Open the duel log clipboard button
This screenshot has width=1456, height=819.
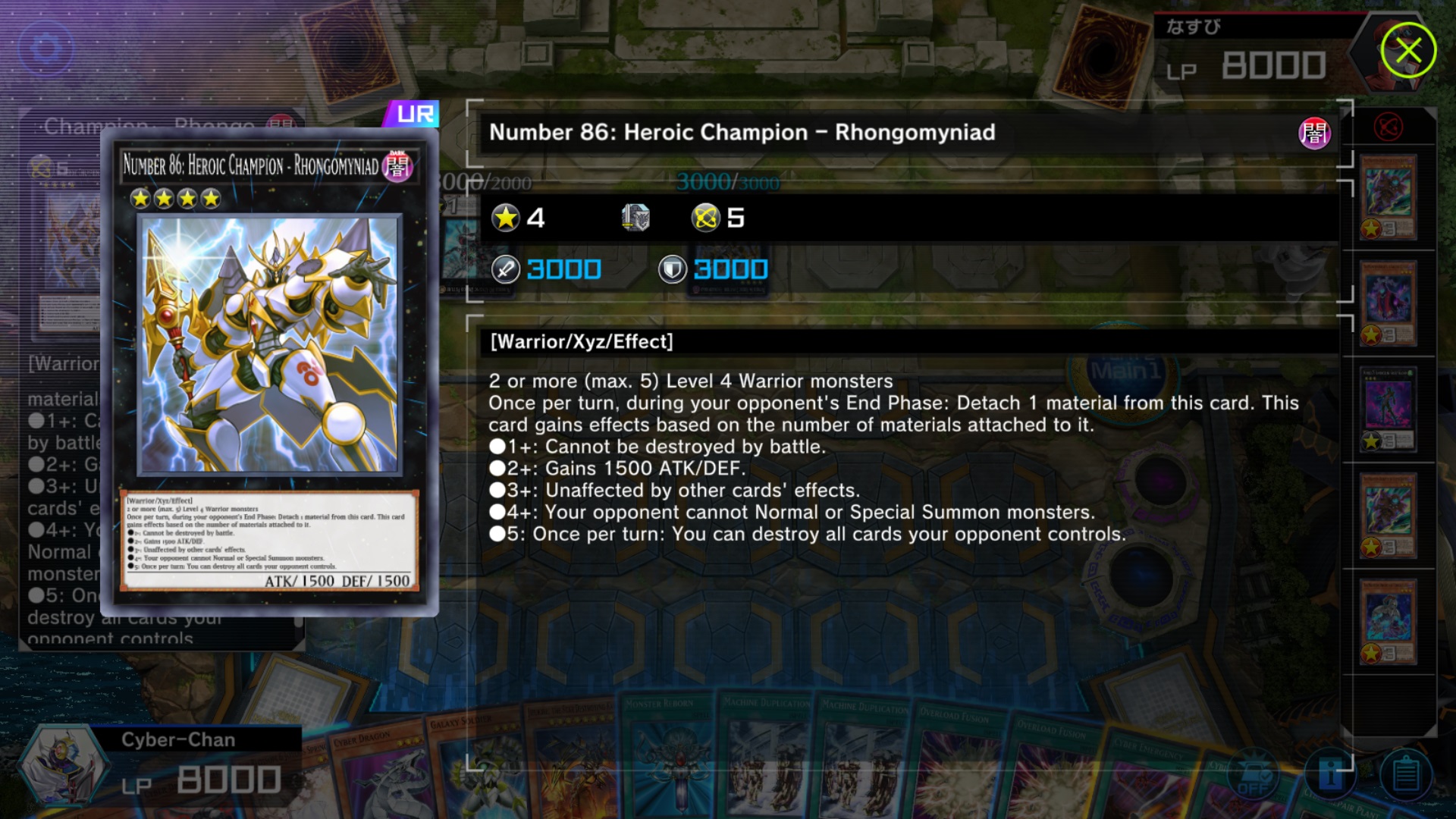click(x=1405, y=775)
